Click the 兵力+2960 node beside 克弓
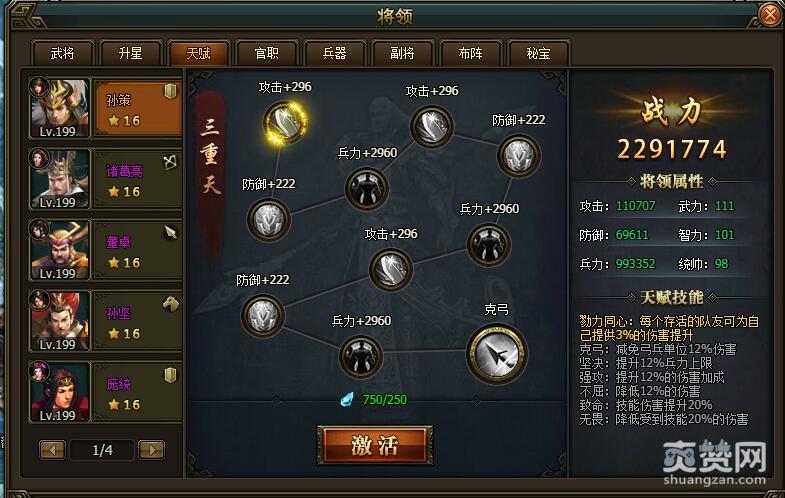The width and height of the screenshot is (785, 498). pos(361,355)
